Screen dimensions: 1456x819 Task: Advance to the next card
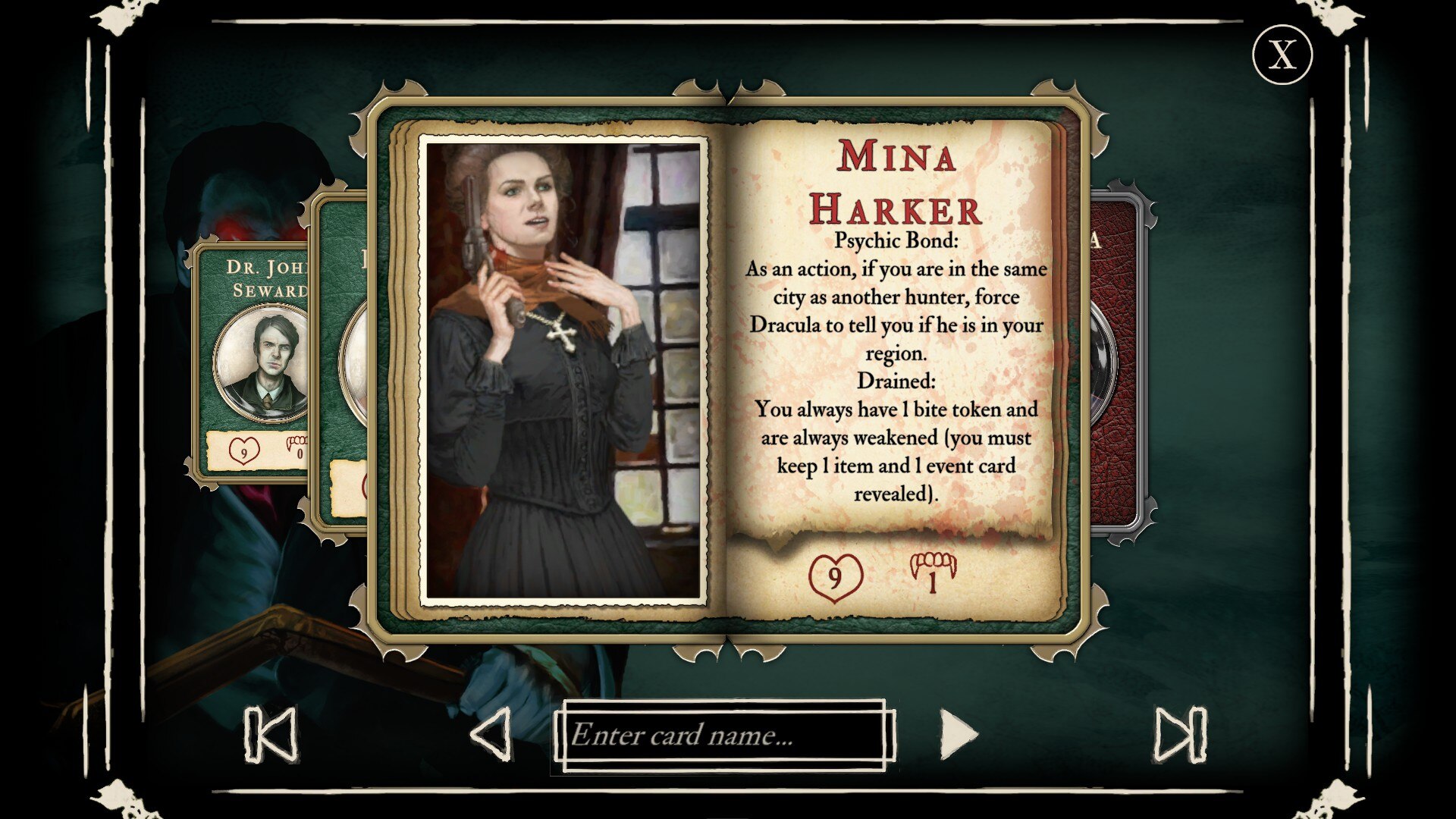tap(959, 734)
